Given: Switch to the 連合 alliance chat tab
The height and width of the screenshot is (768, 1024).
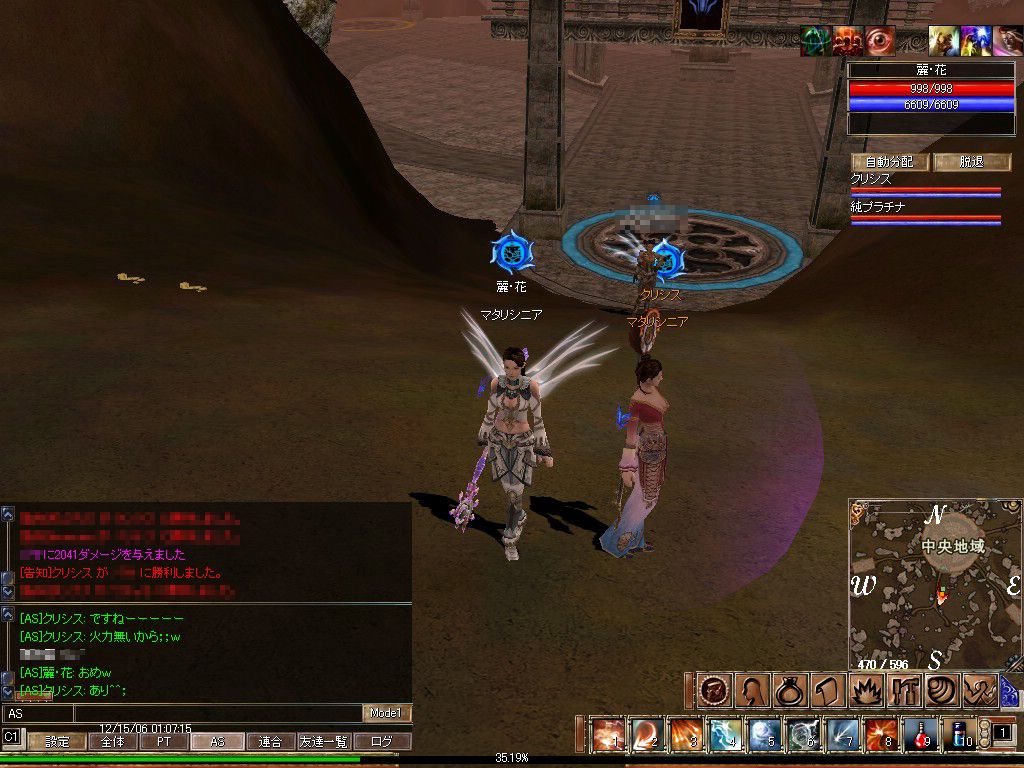Looking at the screenshot, I should point(271,742).
